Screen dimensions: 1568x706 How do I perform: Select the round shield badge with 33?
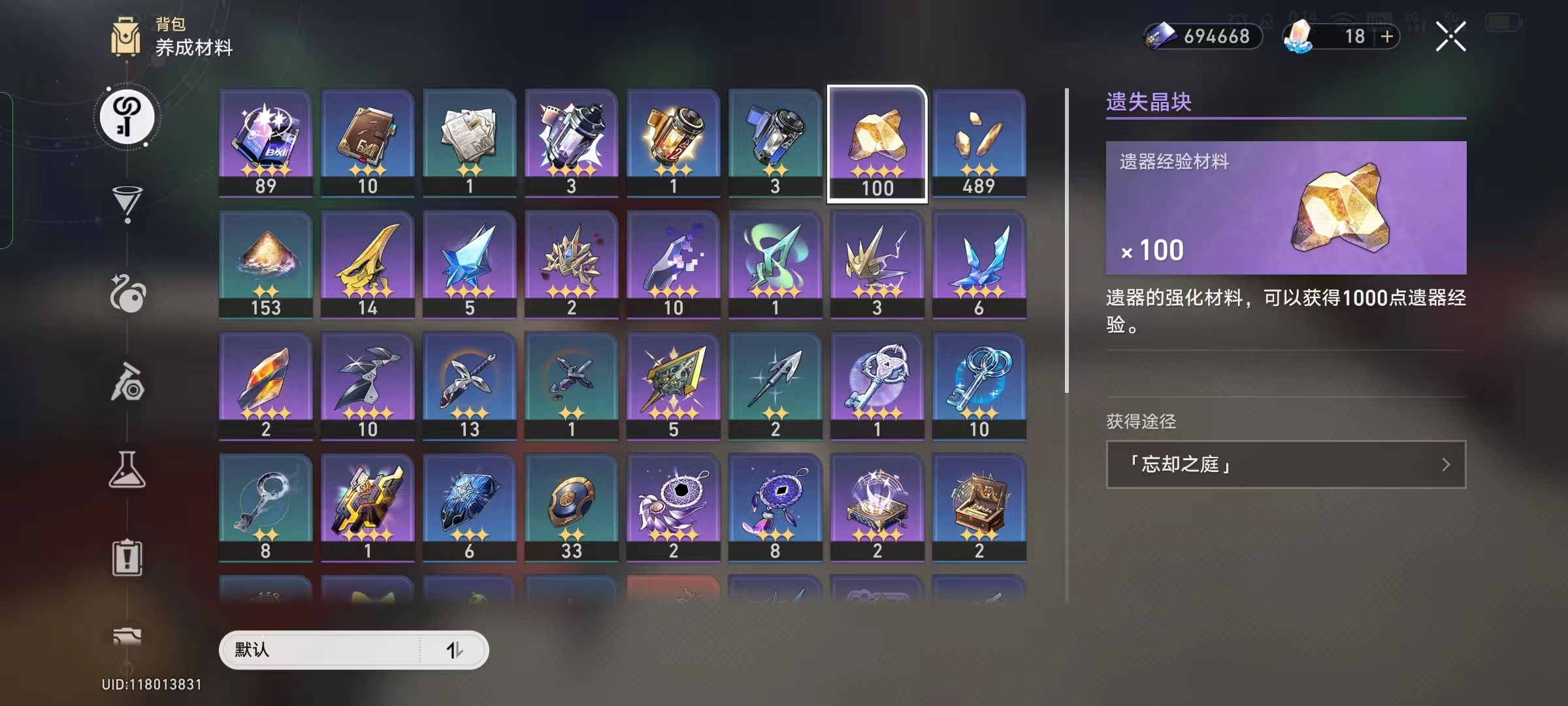pyautogui.click(x=571, y=507)
